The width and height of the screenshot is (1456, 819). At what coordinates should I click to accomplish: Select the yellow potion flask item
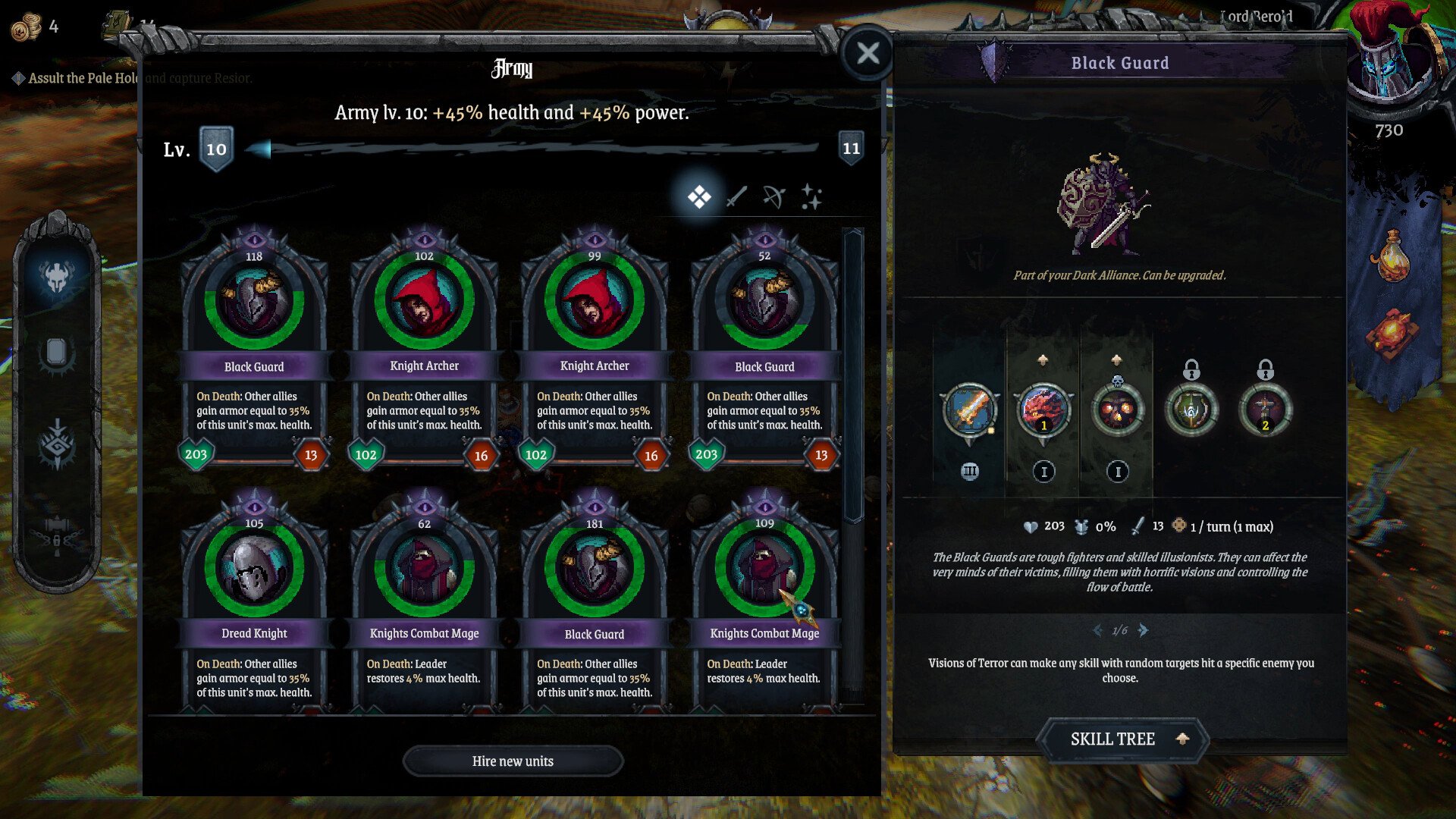point(1390,256)
